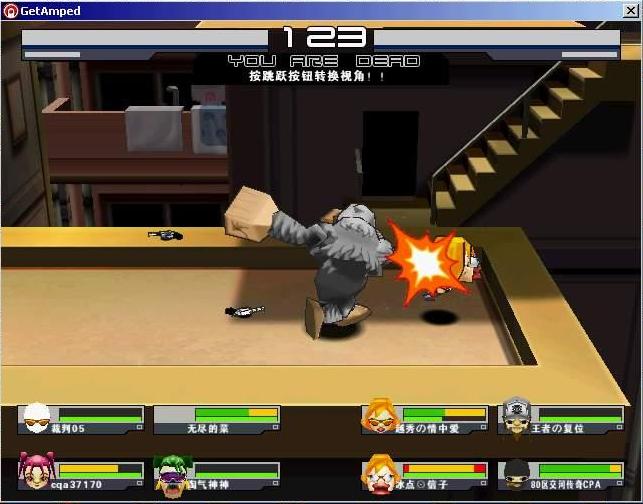Screen dimensions: 643x504
Task: Click the 冰点☆信子 player panel
Action: click(427, 474)
